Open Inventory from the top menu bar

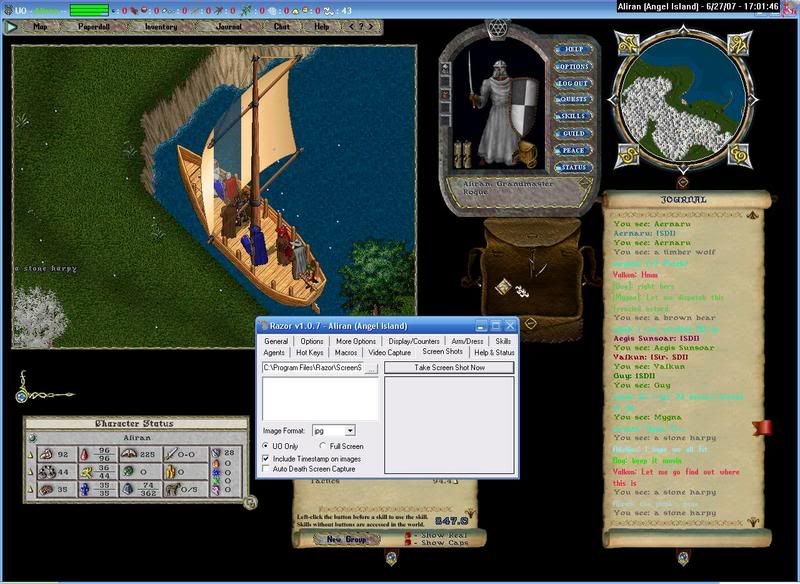161,27
